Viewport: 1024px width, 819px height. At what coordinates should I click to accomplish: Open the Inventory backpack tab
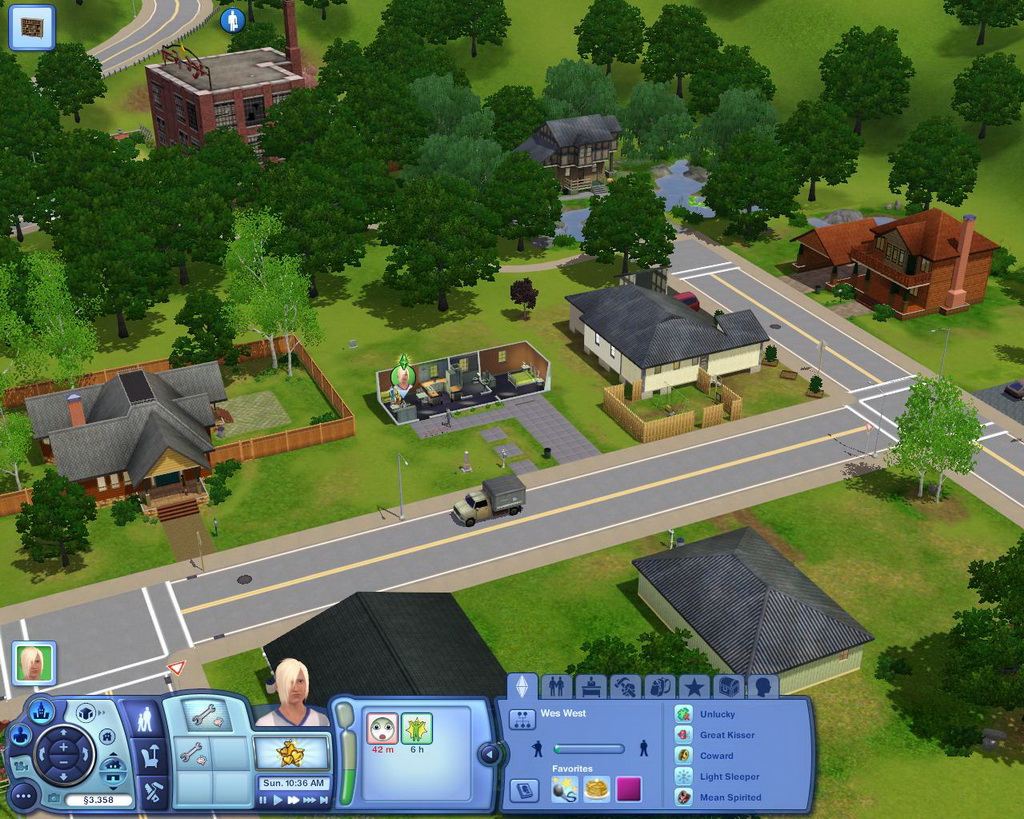[659, 687]
